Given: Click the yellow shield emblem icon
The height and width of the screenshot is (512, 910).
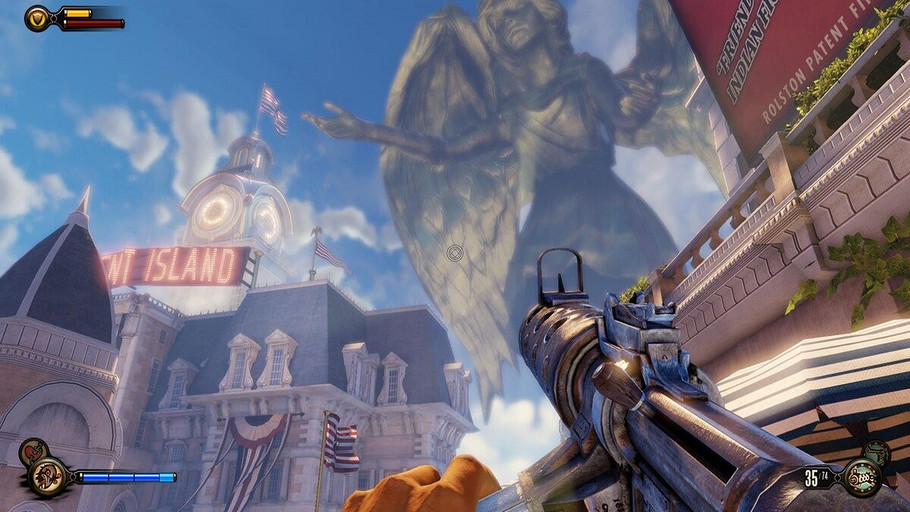Looking at the screenshot, I should [x=38, y=18].
